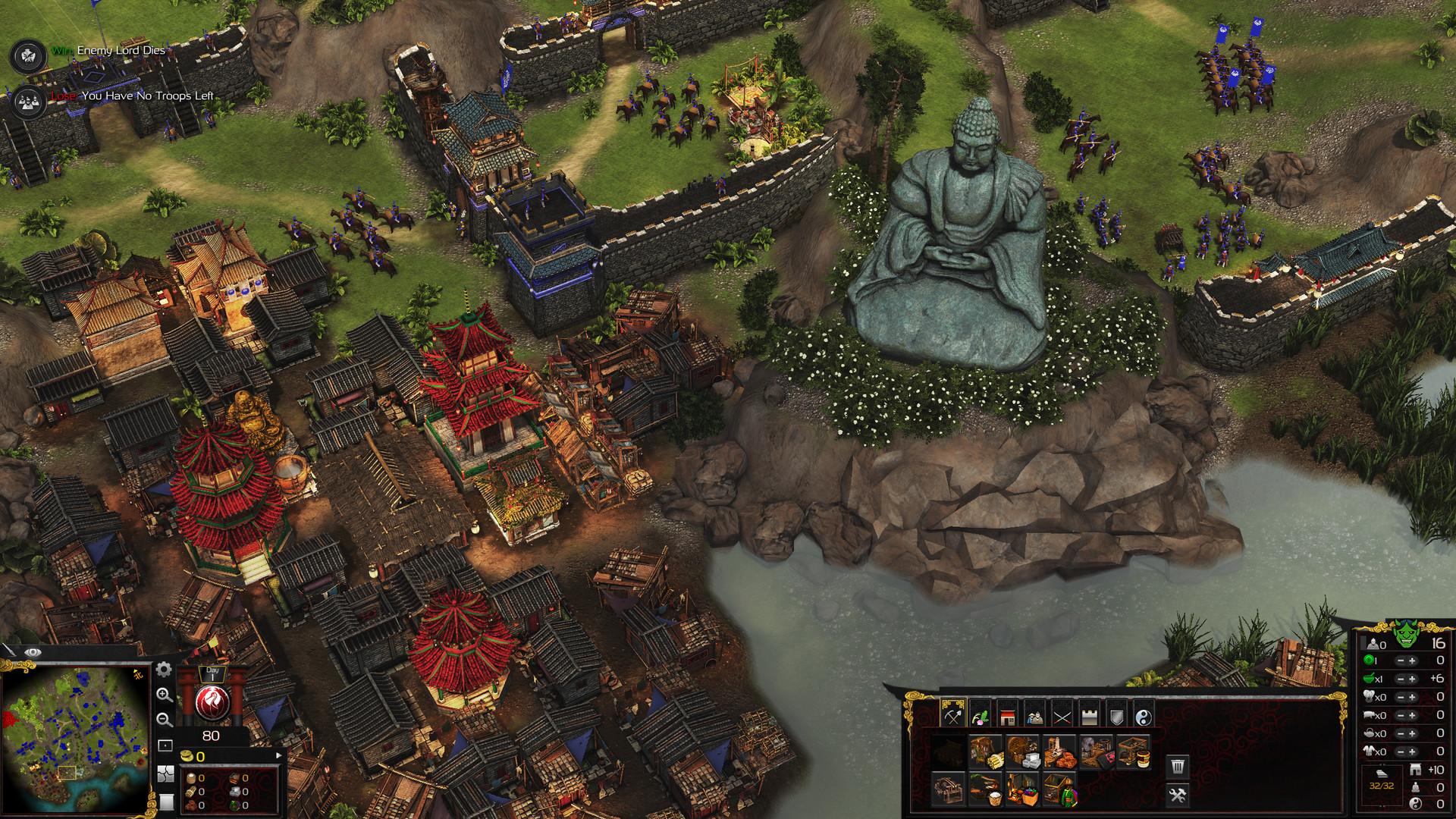
Task: Select the repair tool with wrench icon
Action: coord(1177,796)
